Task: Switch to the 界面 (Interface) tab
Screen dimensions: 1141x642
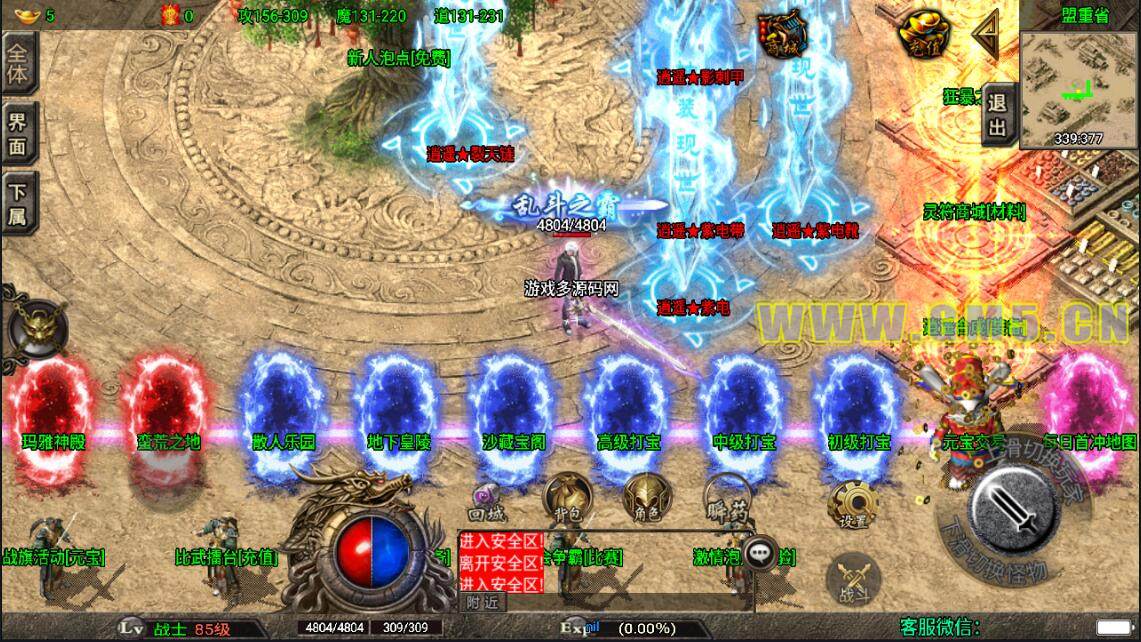Action: click(19, 134)
